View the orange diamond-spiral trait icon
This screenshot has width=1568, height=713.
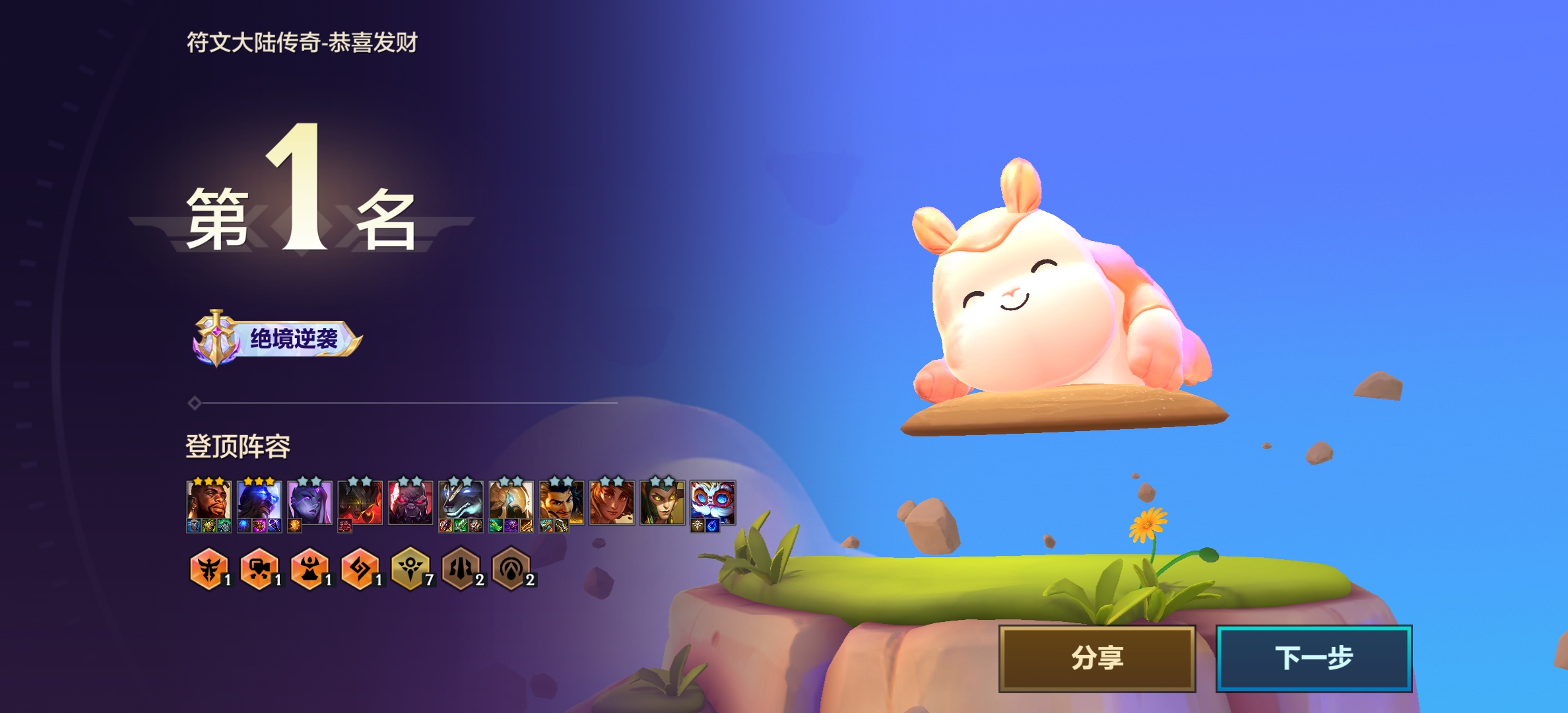point(360,568)
